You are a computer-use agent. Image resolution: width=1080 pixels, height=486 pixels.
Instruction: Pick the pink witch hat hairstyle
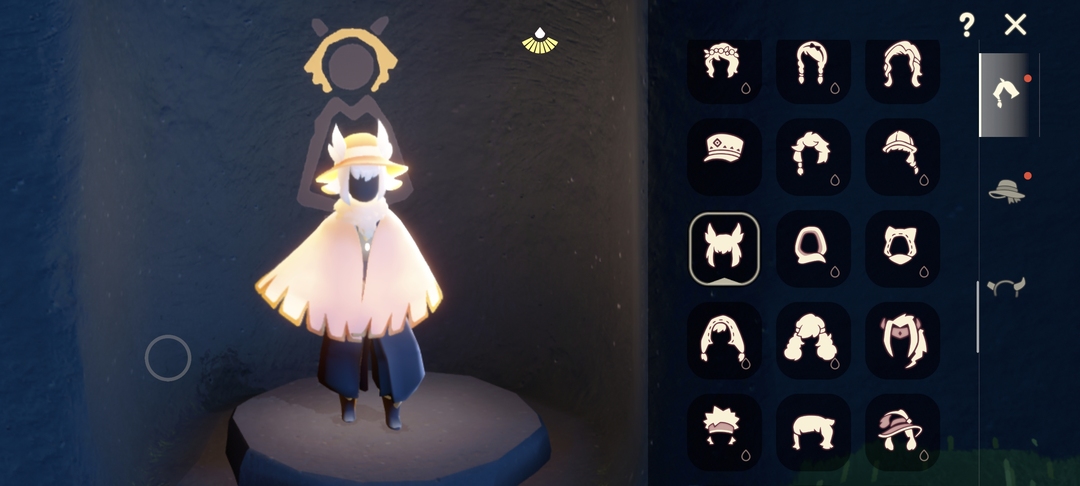click(902, 432)
